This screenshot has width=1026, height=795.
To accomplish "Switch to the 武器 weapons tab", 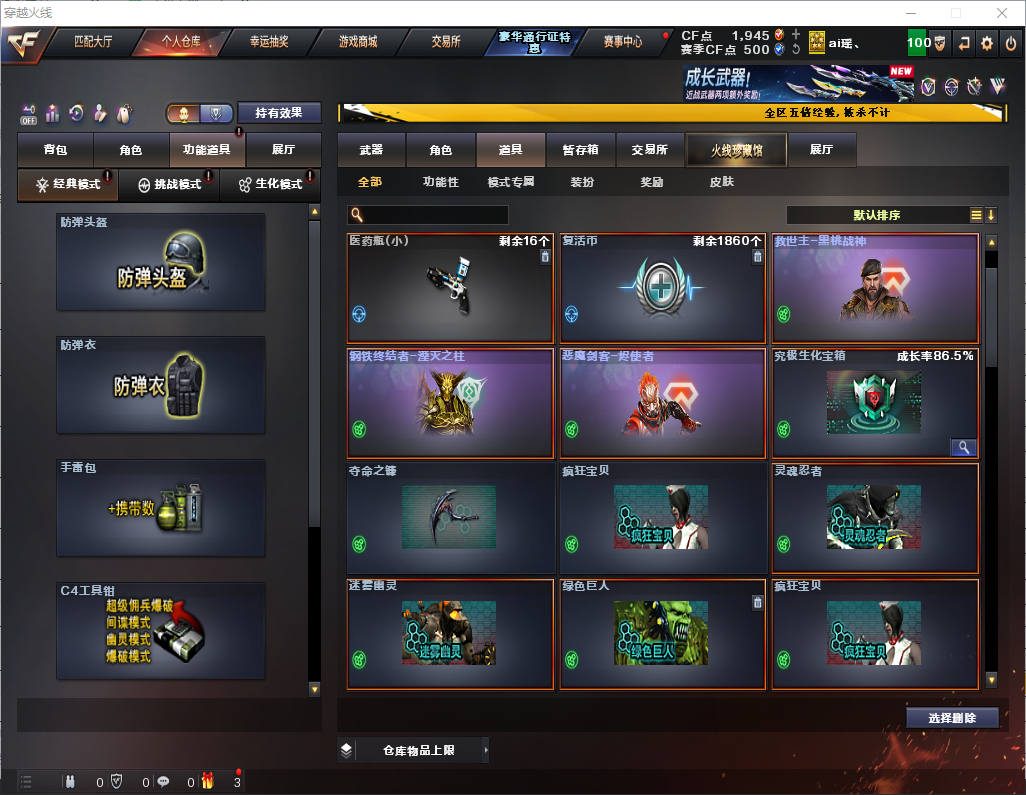I will [x=371, y=150].
